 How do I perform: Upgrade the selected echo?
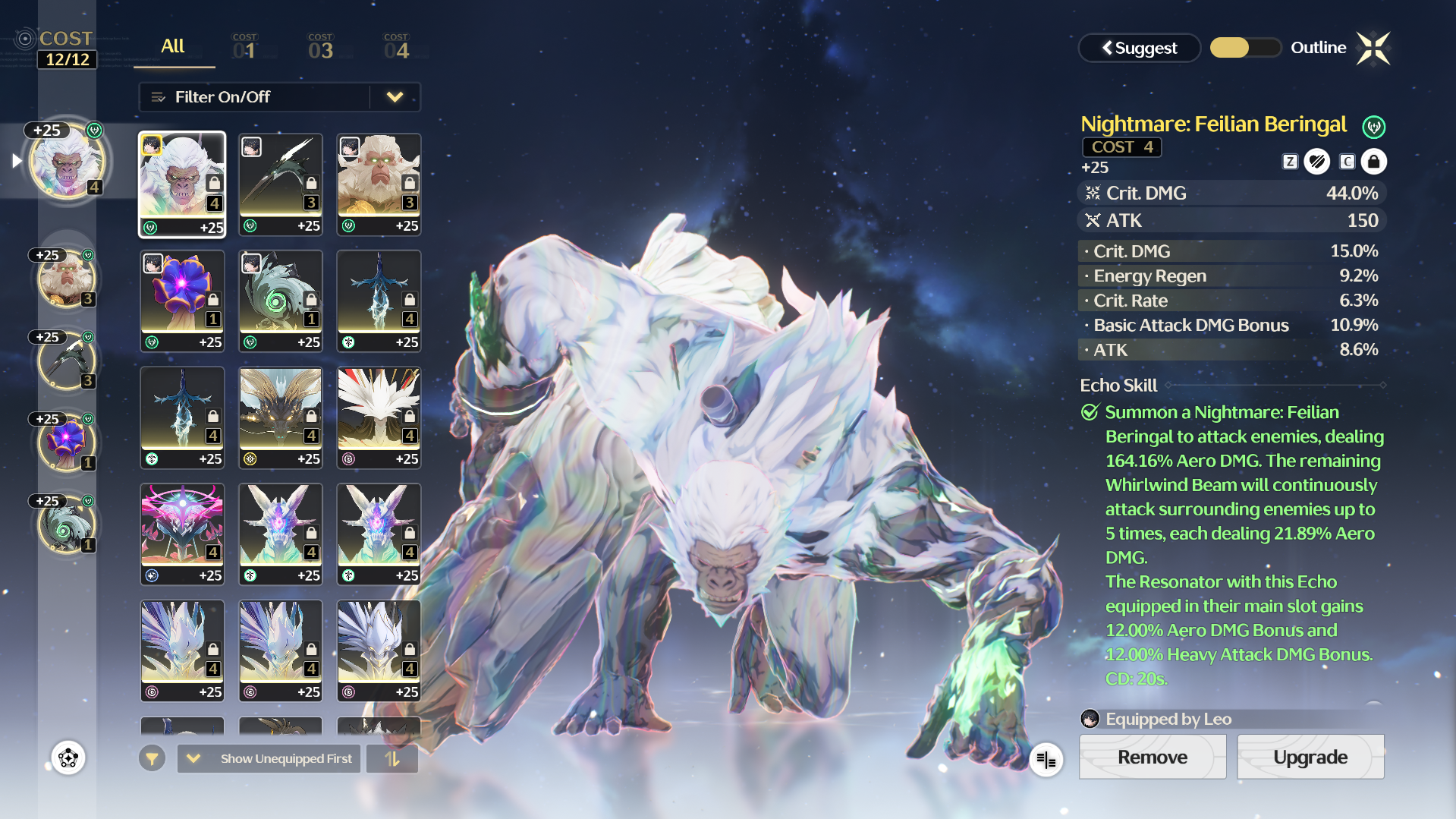point(1310,757)
